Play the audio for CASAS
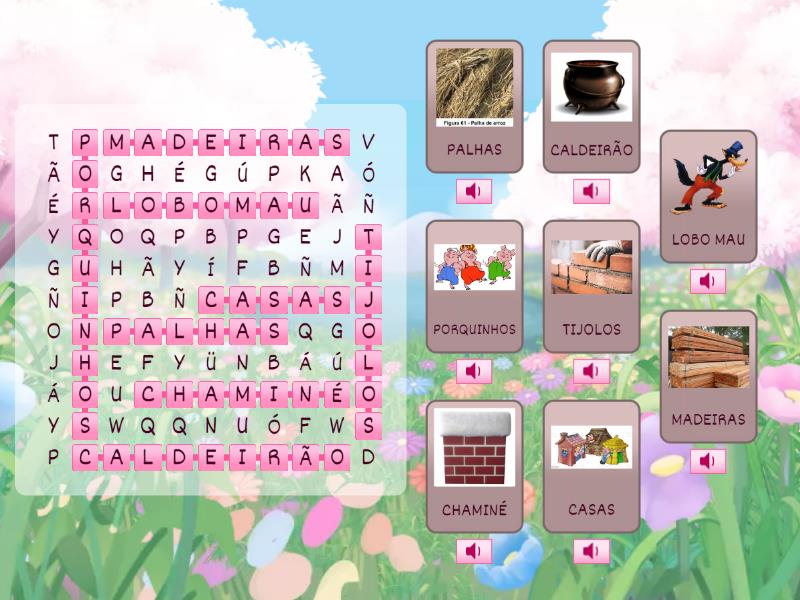Viewport: 800px width, 600px height. pyautogui.click(x=591, y=551)
